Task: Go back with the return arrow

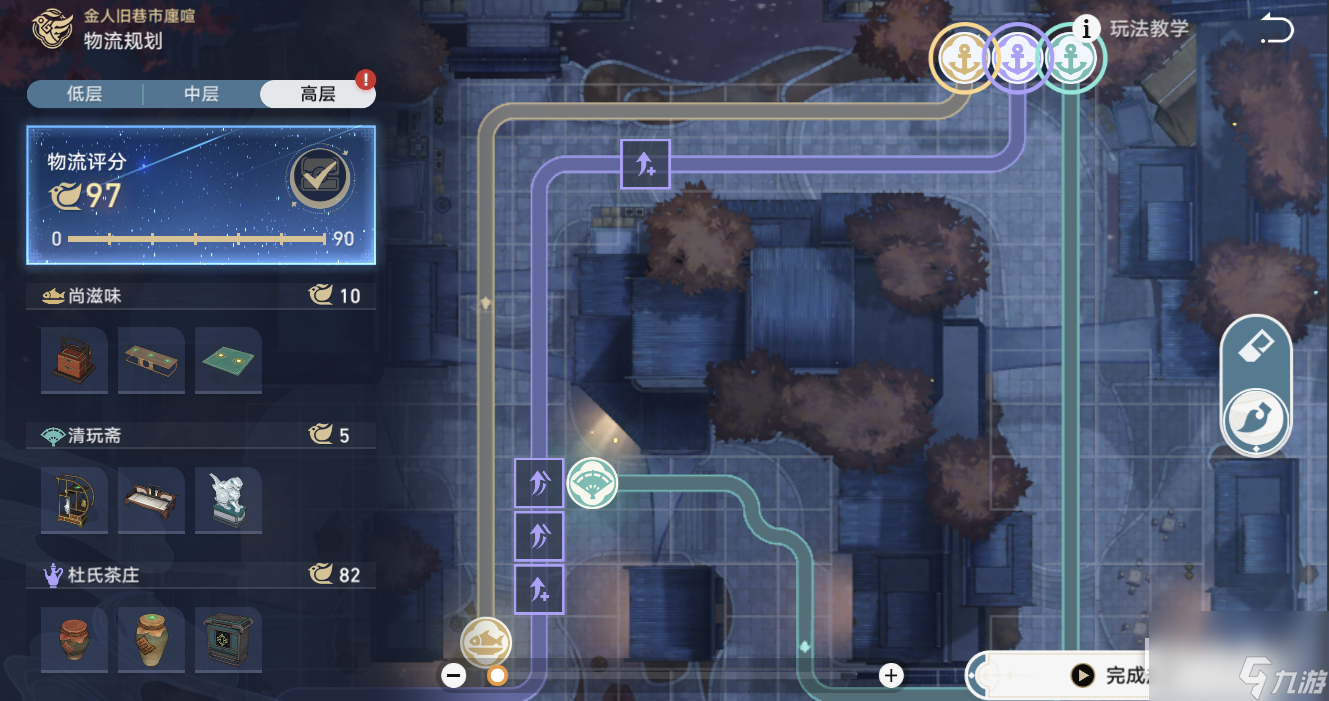Action: click(1276, 30)
